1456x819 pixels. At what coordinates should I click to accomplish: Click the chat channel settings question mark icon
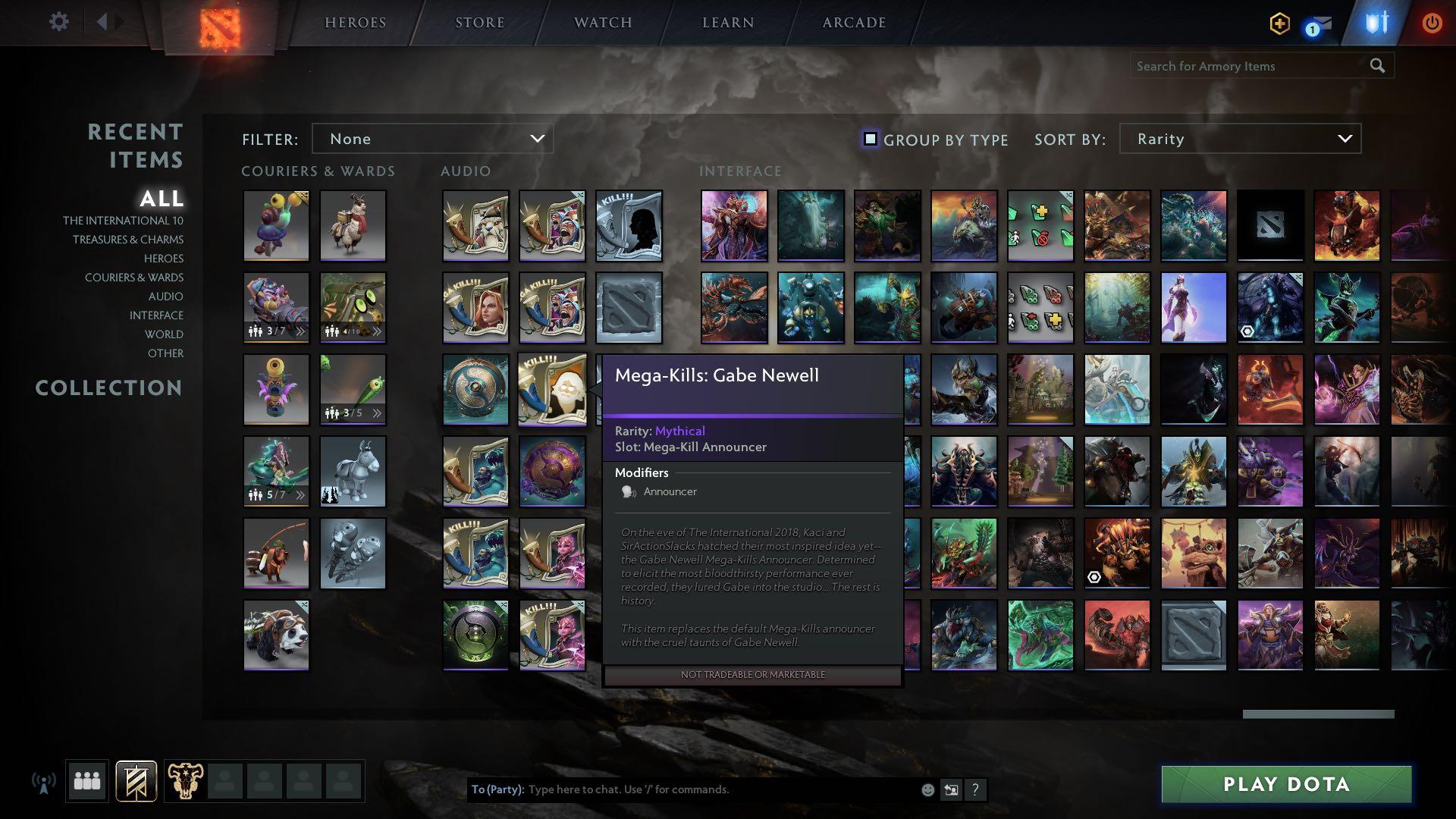pos(976,789)
